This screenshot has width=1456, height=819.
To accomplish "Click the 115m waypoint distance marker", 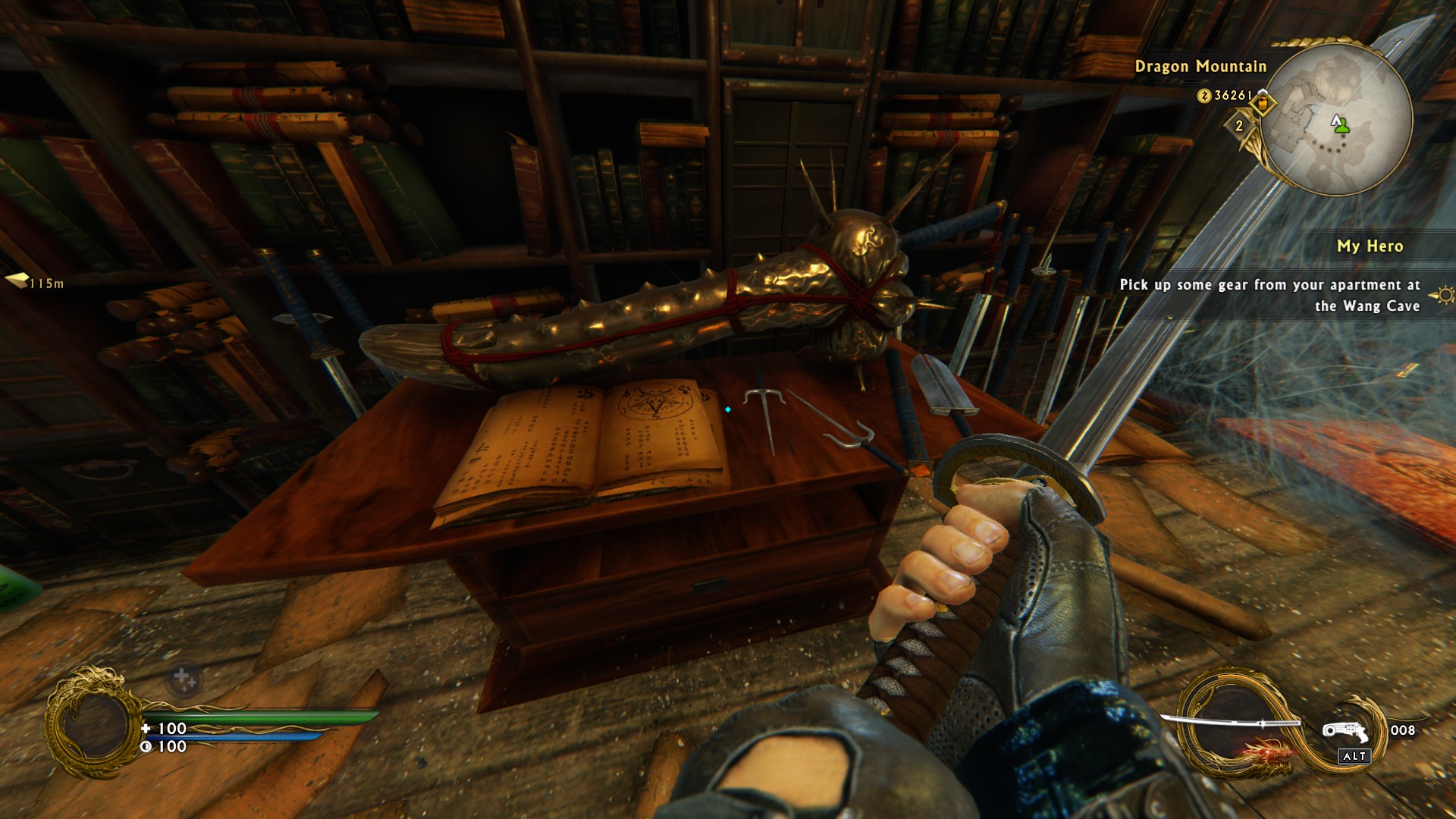I will tap(36, 283).
